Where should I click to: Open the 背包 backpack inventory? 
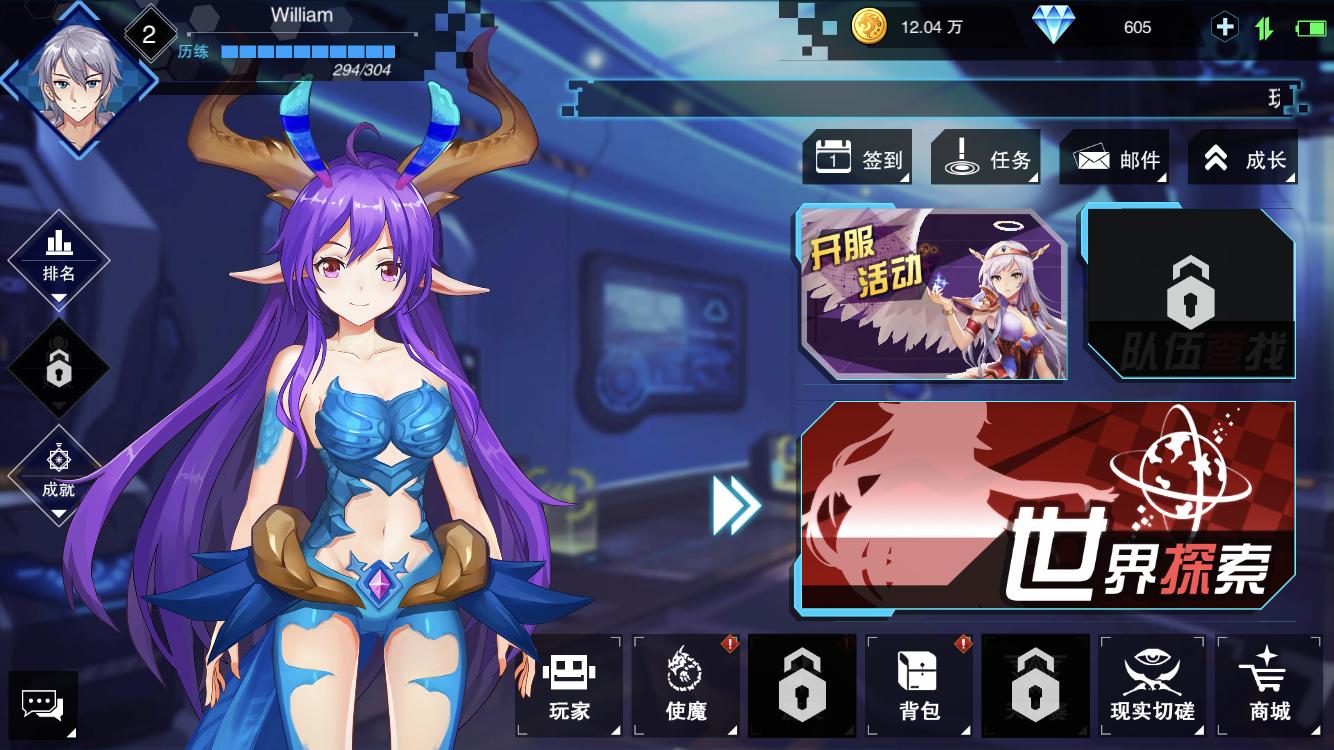[919, 686]
